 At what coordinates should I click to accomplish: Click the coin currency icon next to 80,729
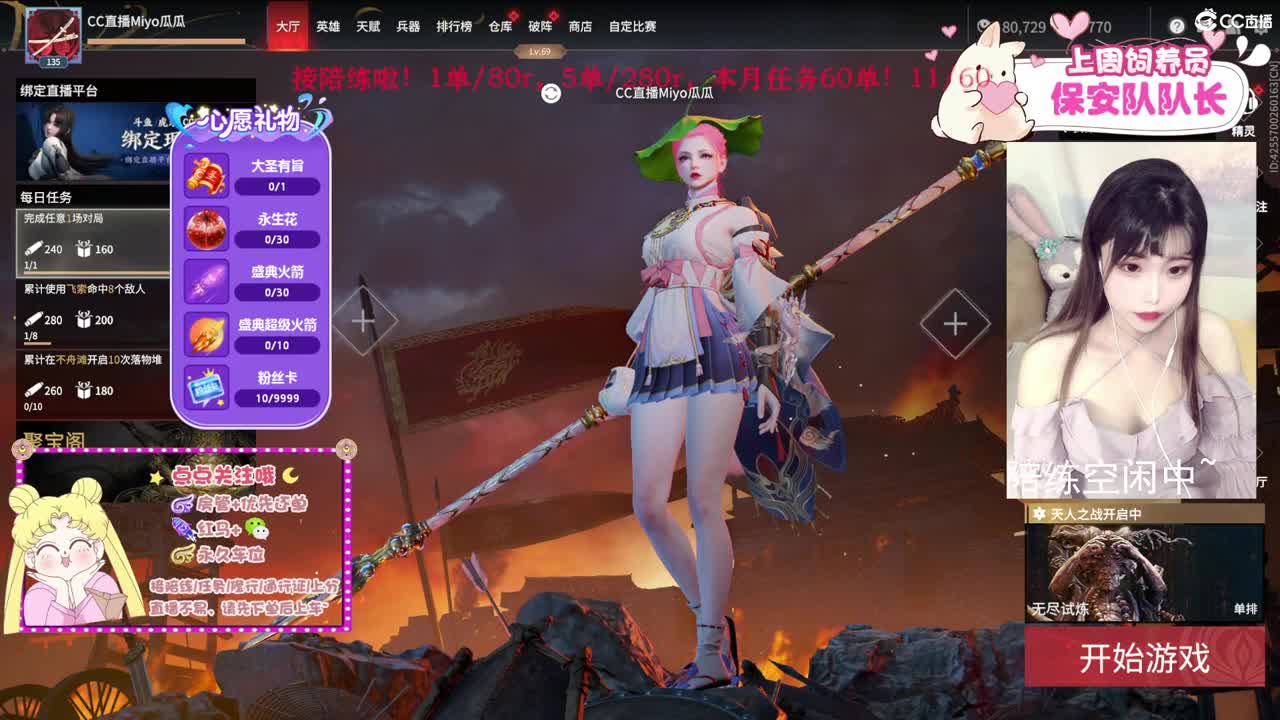(983, 26)
